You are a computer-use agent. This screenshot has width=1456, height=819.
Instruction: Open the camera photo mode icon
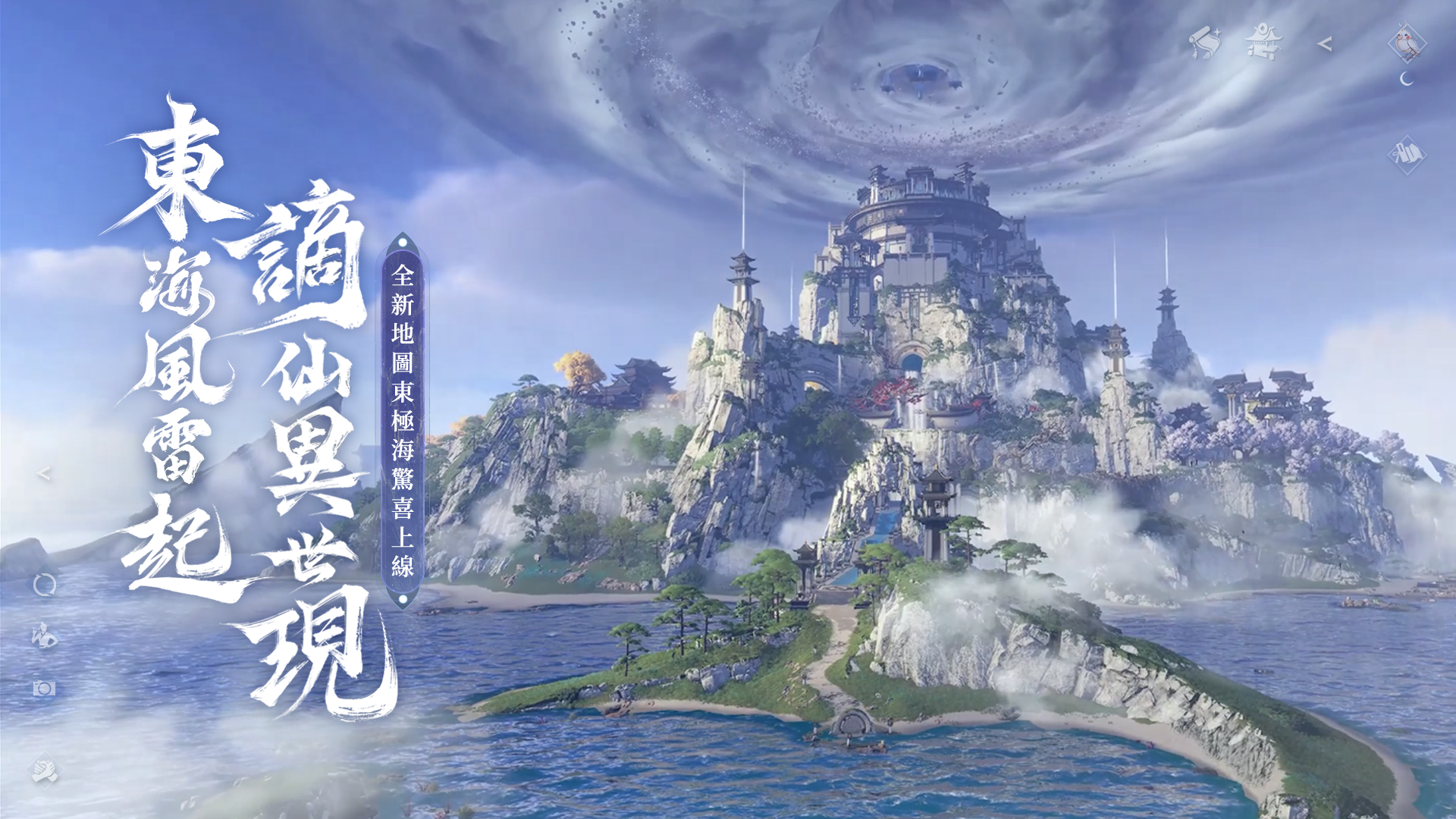[x=44, y=688]
